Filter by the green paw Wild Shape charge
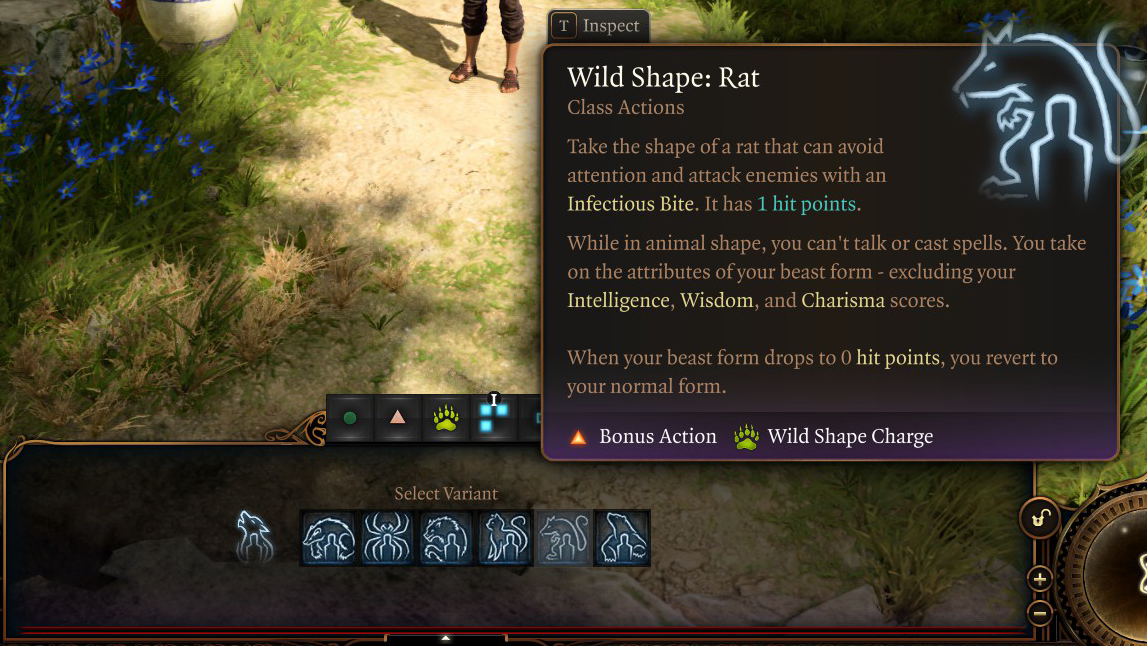This screenshot has width=1147, height=646. point(445,418)
